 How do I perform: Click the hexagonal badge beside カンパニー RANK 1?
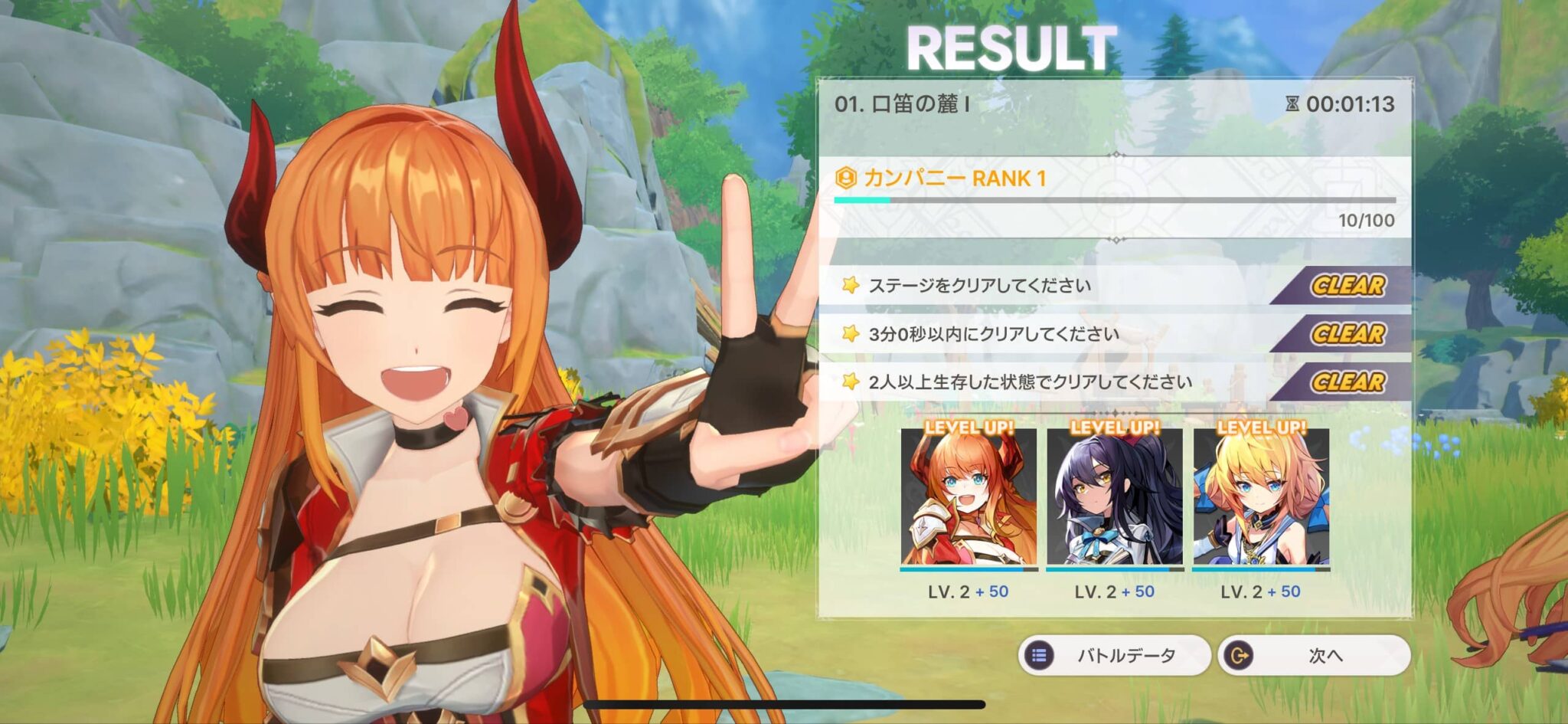pyautogui.click(x=846, y=176)
